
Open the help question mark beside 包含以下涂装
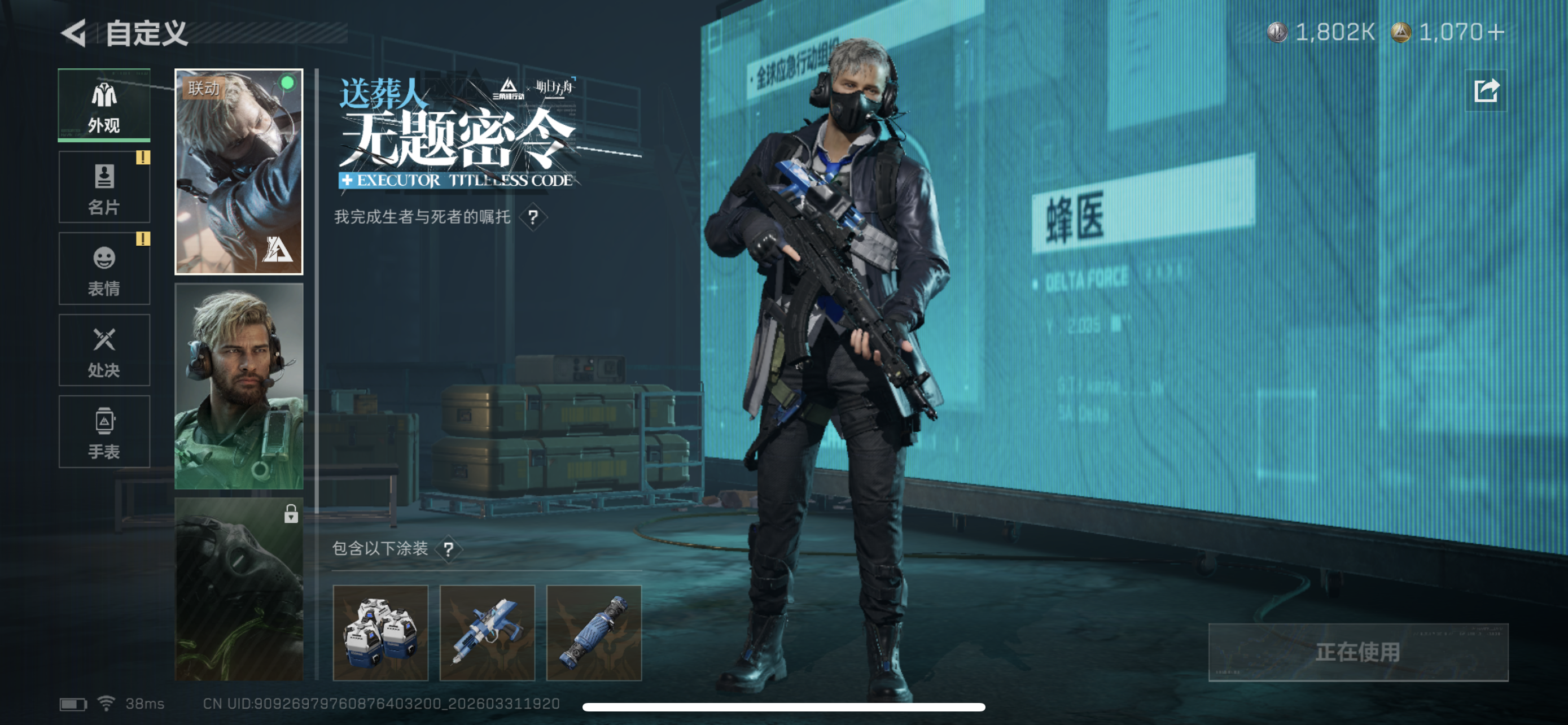450,548
